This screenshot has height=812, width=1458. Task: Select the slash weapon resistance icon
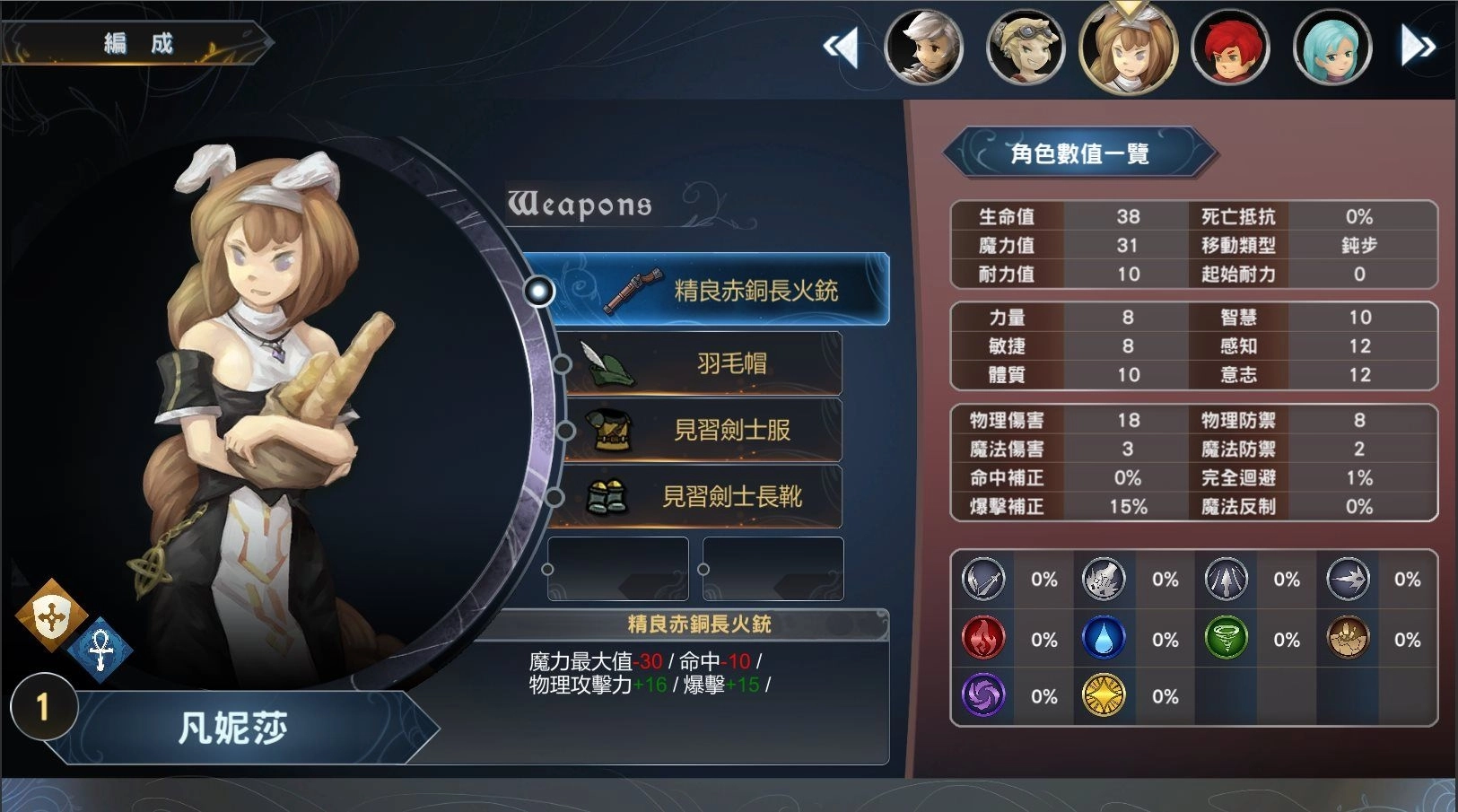tap(982, 580)
